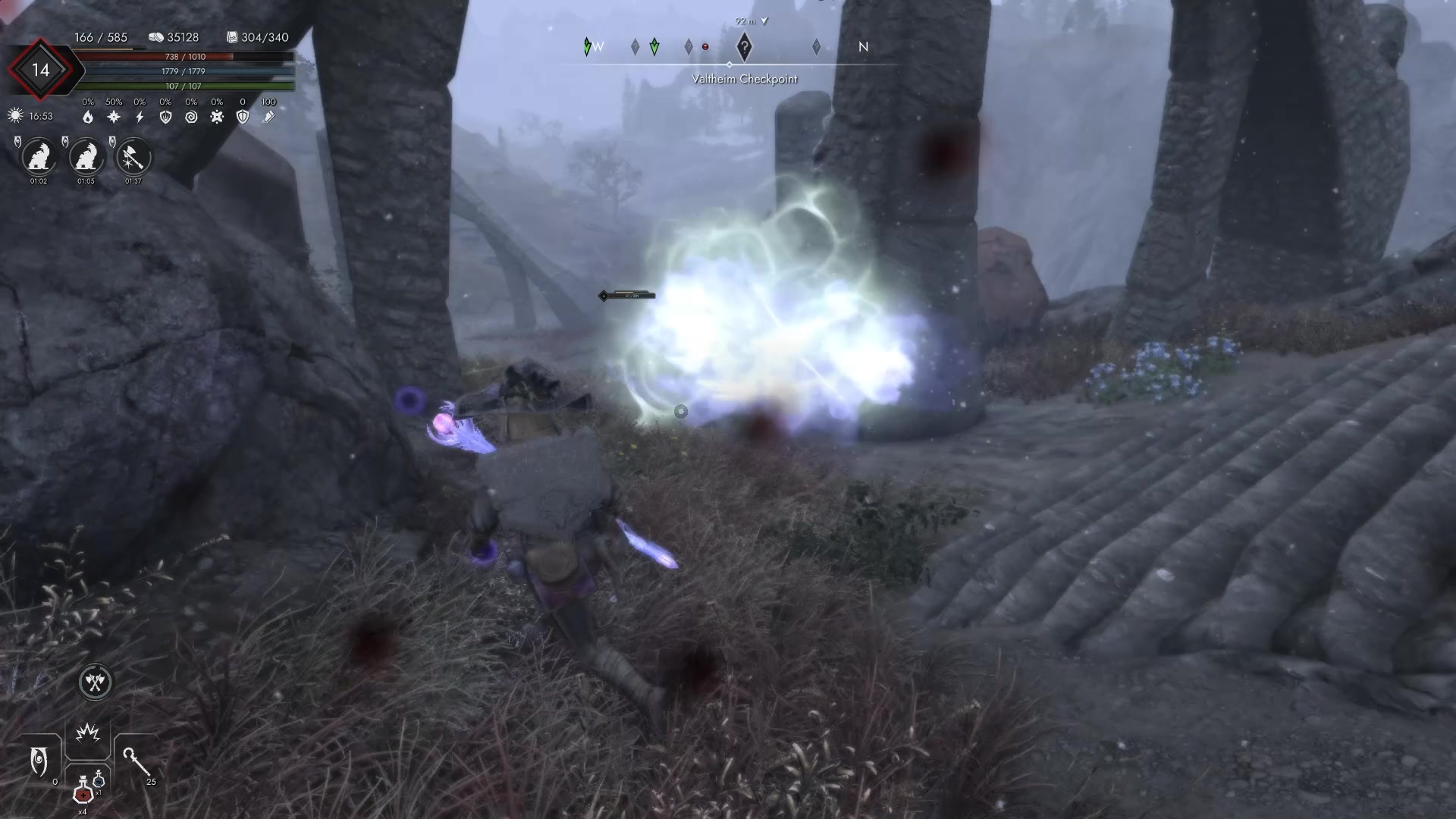Click the W direction label on the compass
This screenshot has width=1456, height=819.
(598, 46)
